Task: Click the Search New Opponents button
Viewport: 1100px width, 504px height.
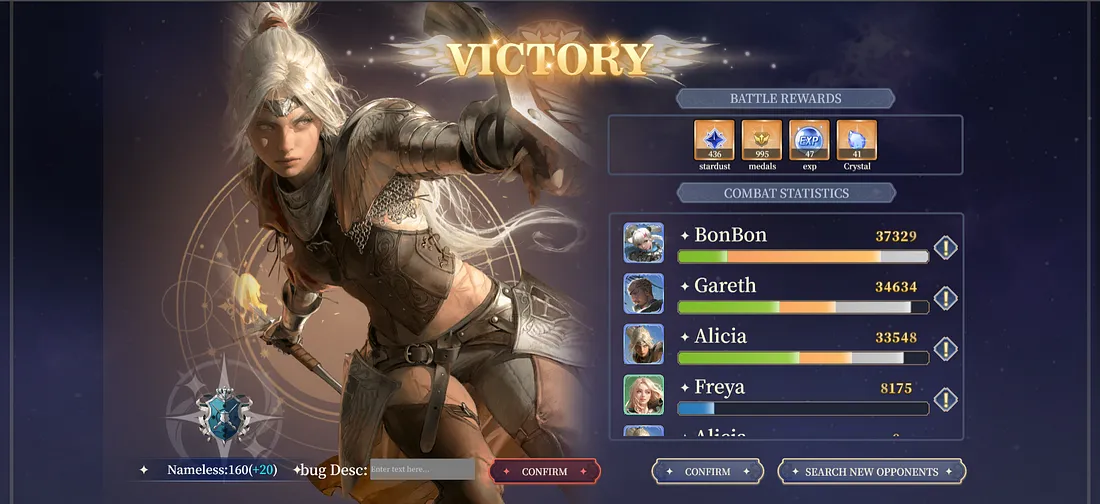Action: tap(871, 472)
